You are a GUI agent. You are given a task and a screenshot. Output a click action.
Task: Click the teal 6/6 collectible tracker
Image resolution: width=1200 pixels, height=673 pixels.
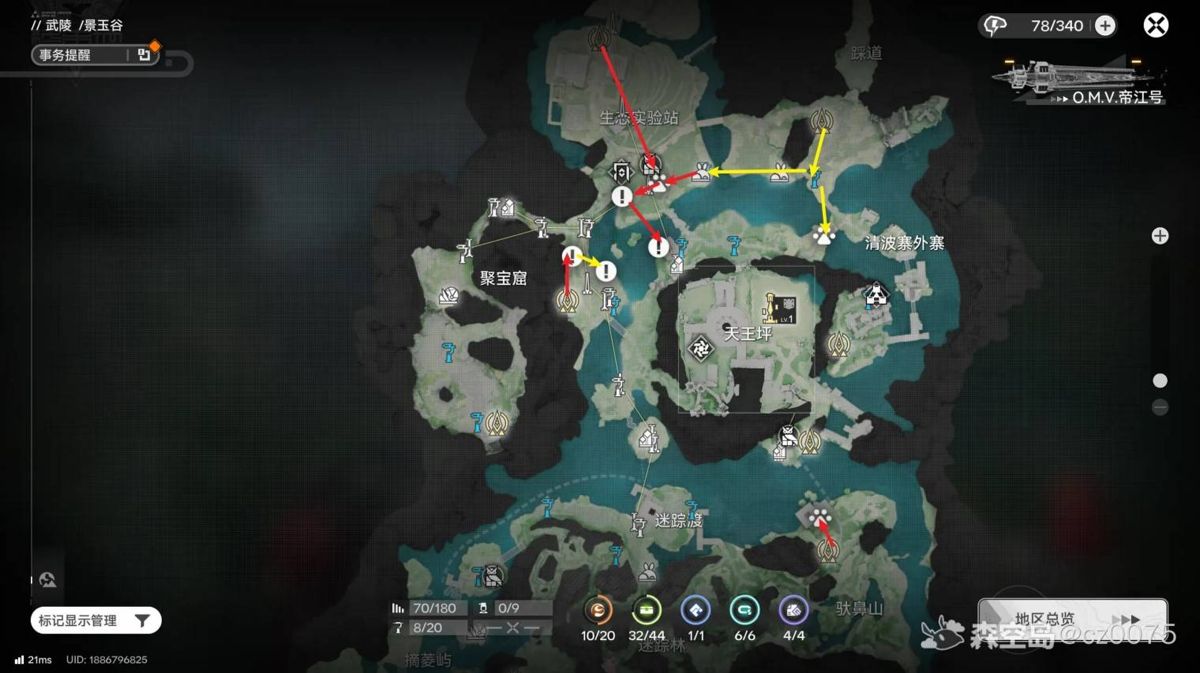[x=744, y=610]
